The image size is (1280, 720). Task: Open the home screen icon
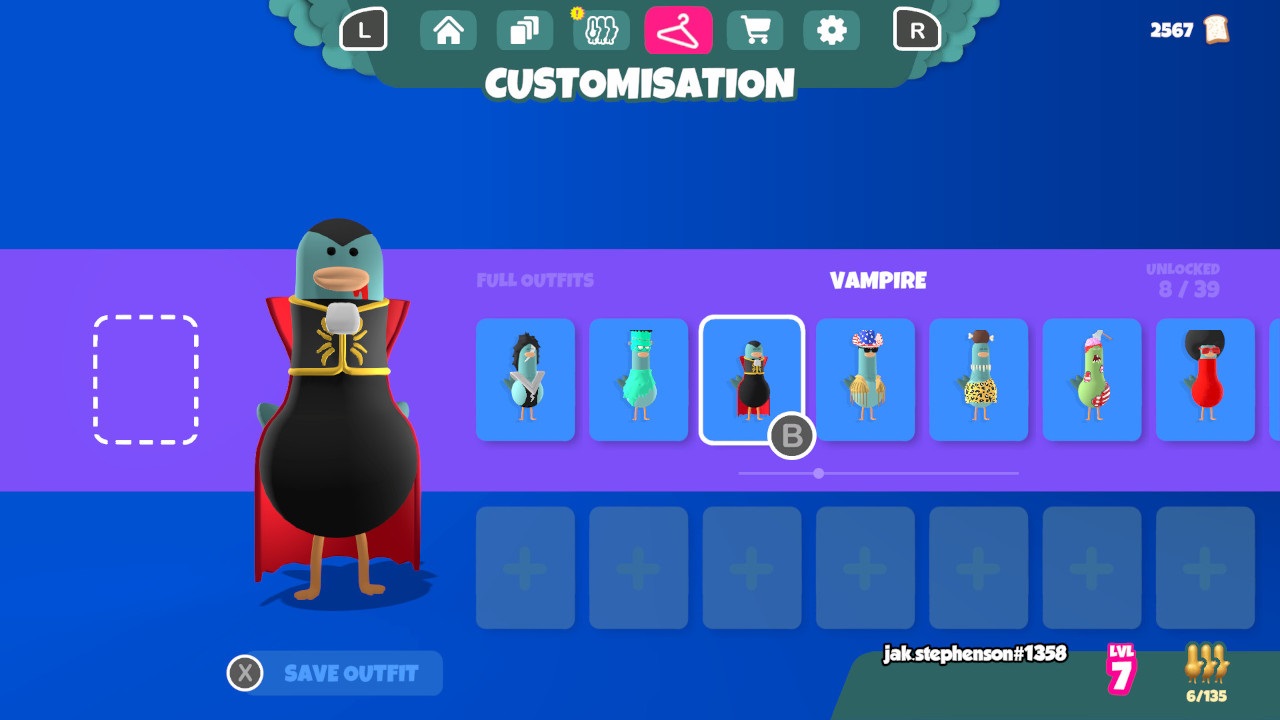coord(447,30)
